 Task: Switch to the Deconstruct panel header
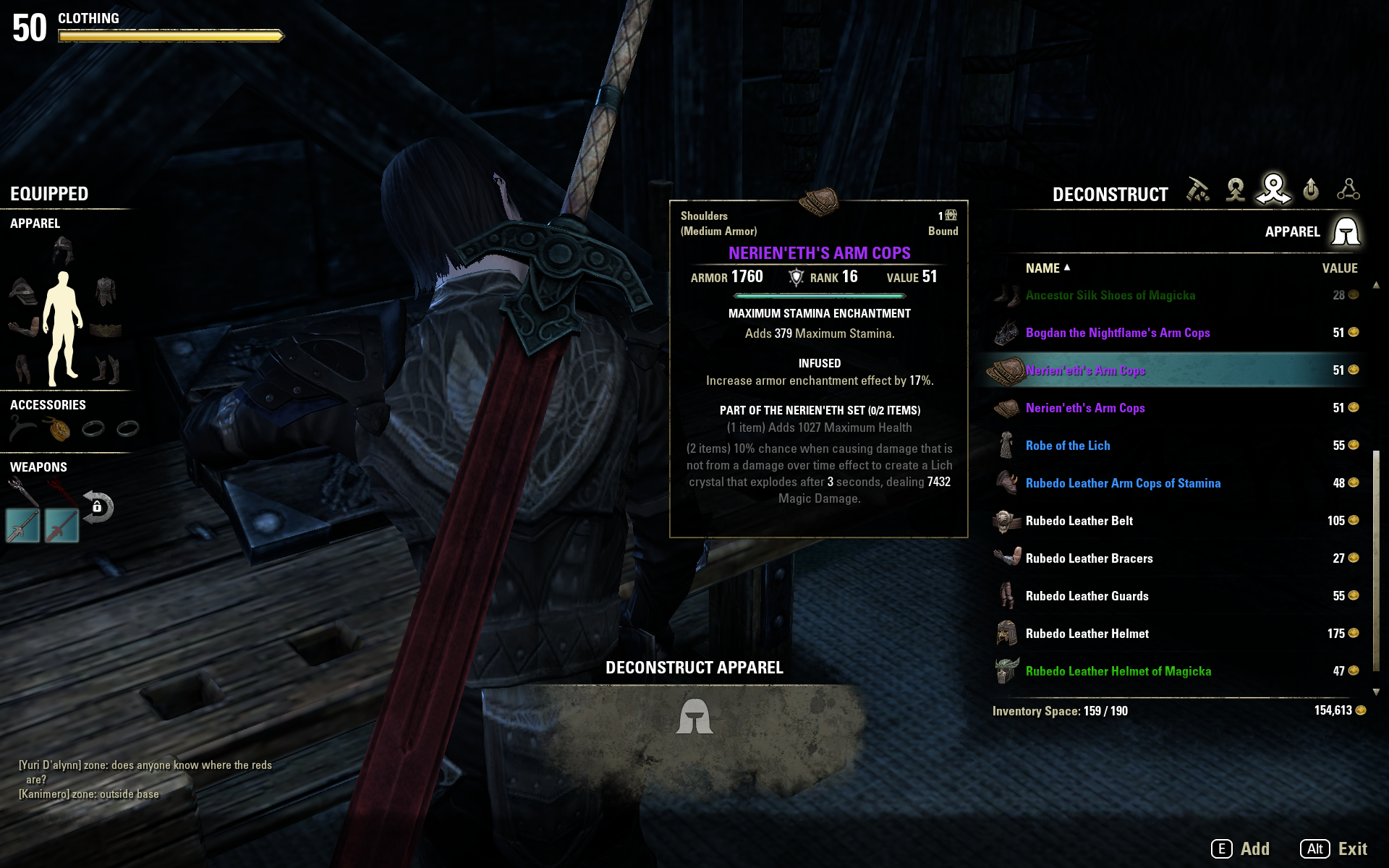[x=1110, y=194]
